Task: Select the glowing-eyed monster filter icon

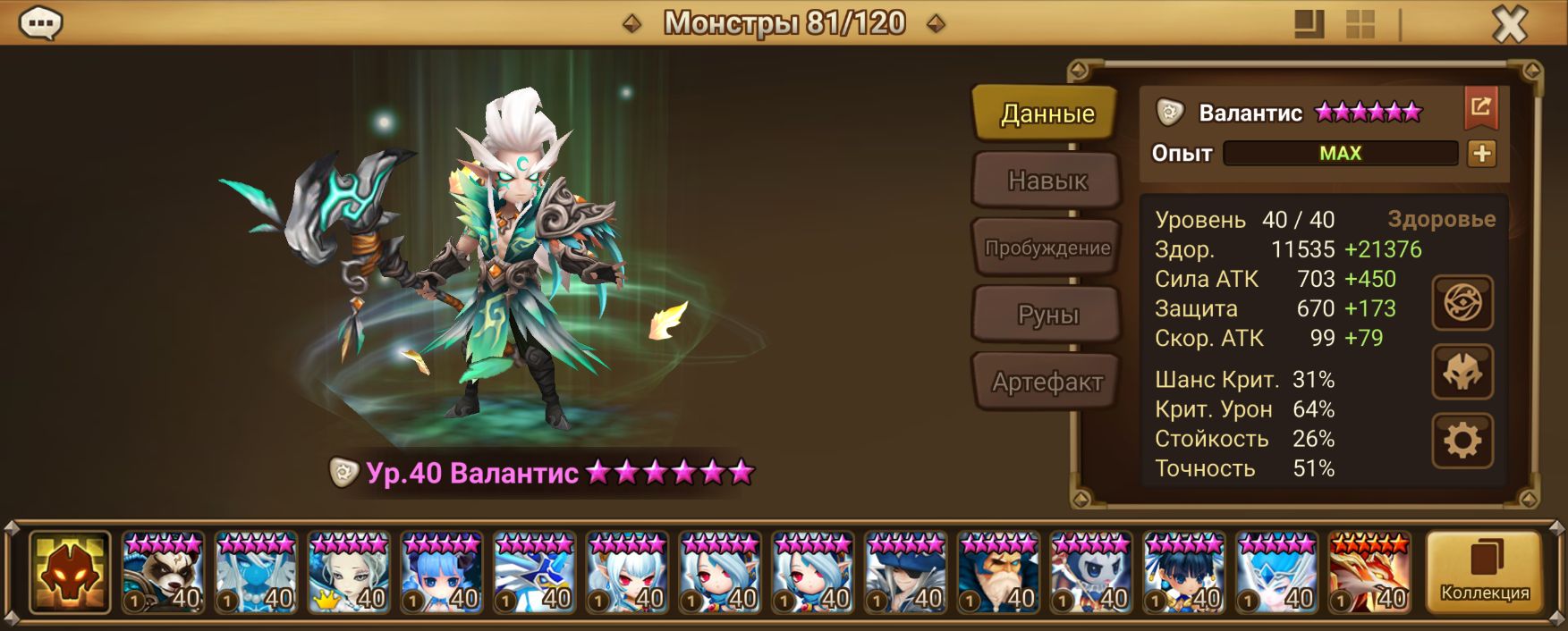Action: point(70,572)
